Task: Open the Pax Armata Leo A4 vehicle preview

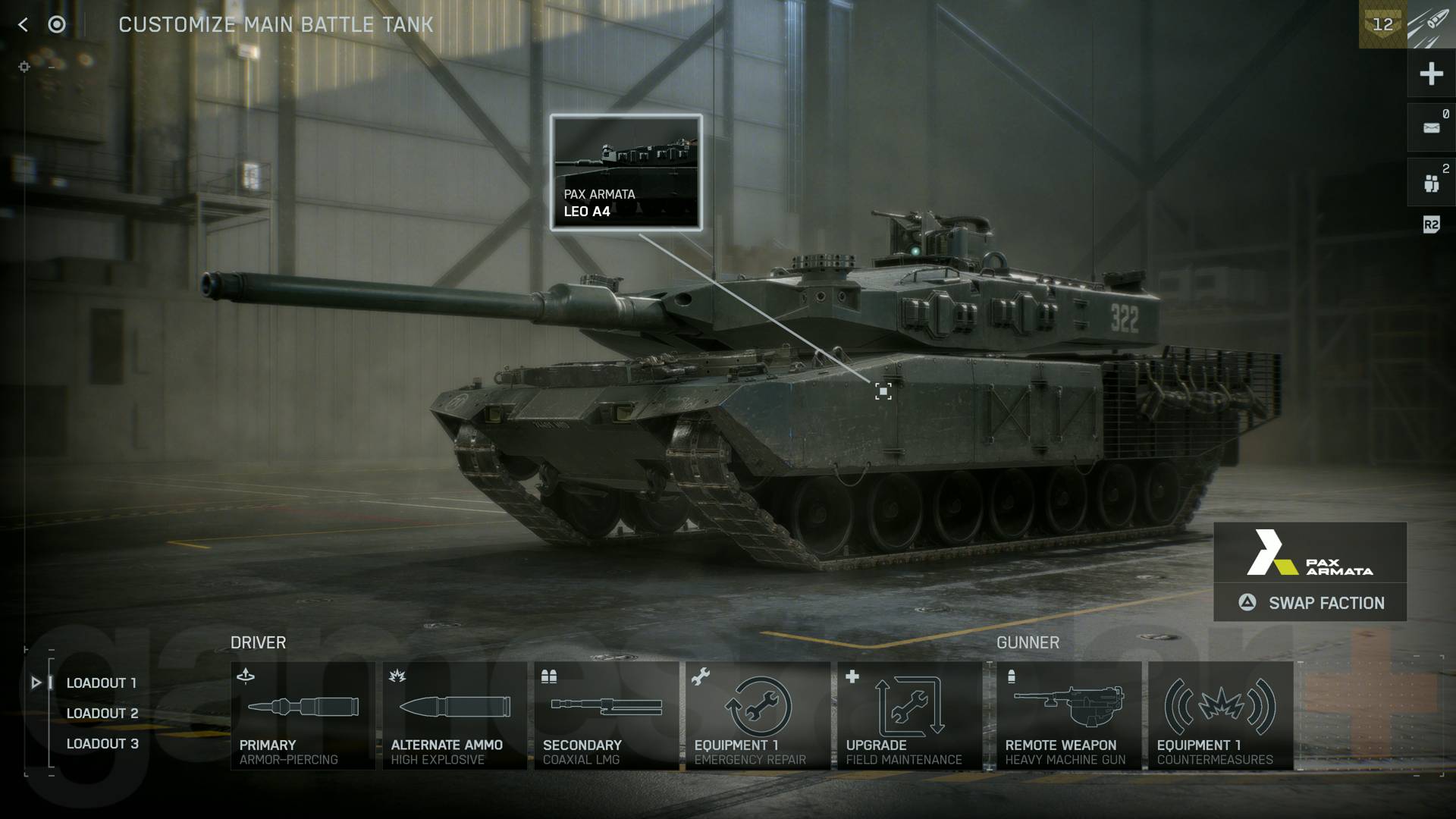Action: (626, 171)
